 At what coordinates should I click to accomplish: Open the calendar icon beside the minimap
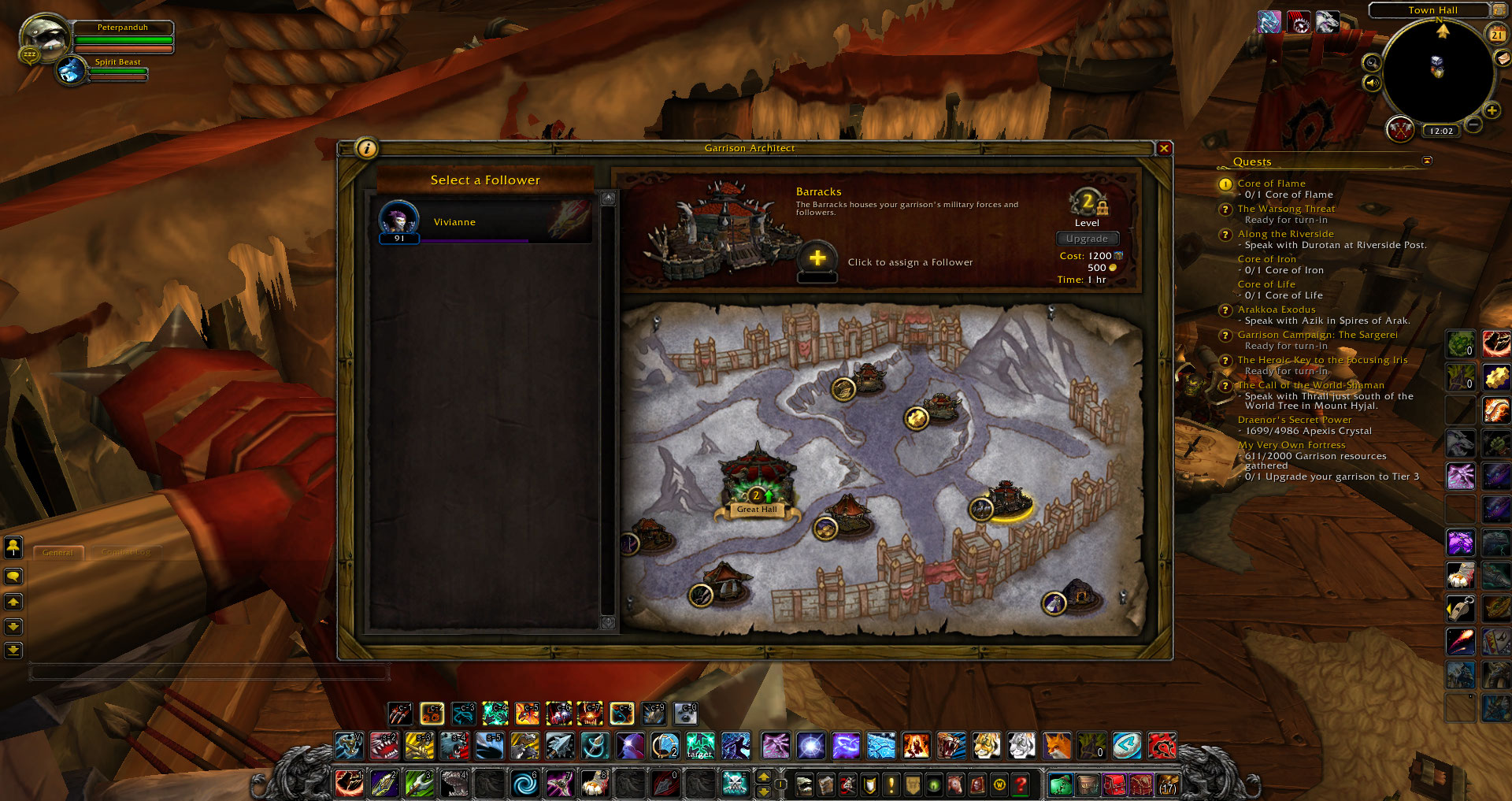1496,35
